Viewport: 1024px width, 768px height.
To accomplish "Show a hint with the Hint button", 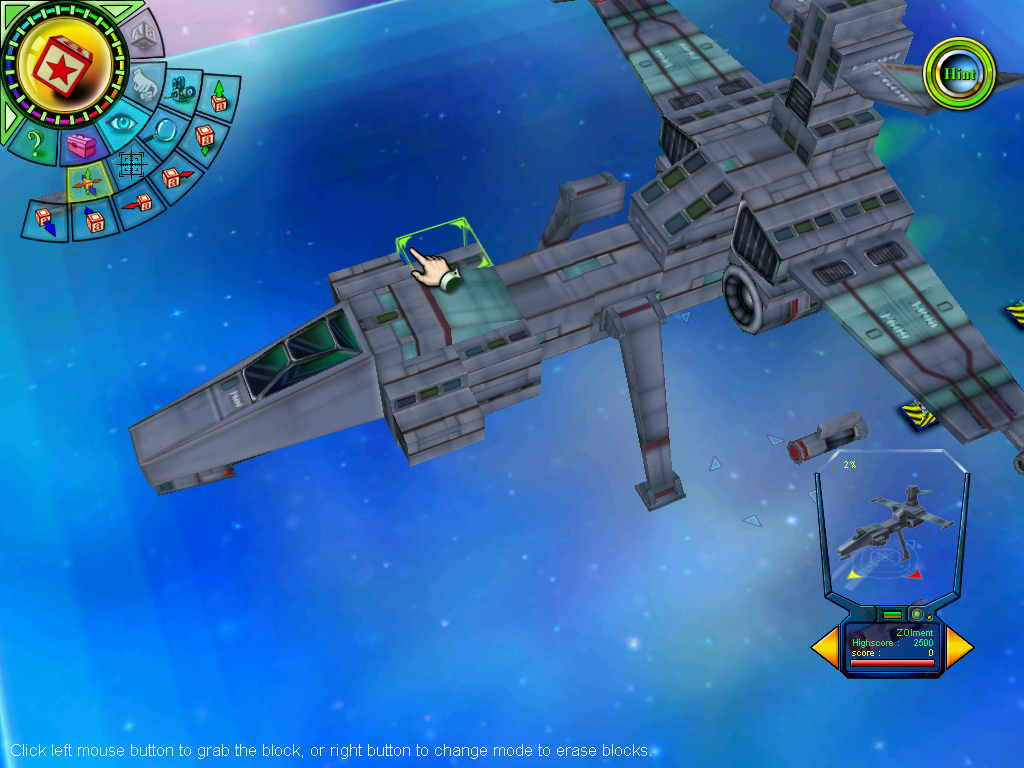I will [x=960, y=74].
